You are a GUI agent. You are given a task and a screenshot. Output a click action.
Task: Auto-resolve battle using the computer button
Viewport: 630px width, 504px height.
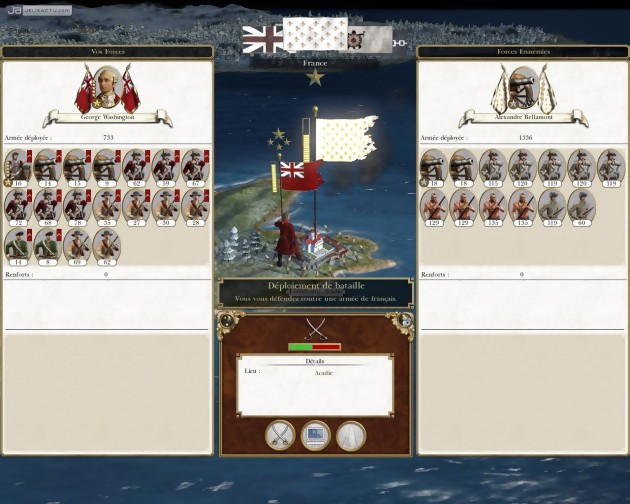(316, 435)
